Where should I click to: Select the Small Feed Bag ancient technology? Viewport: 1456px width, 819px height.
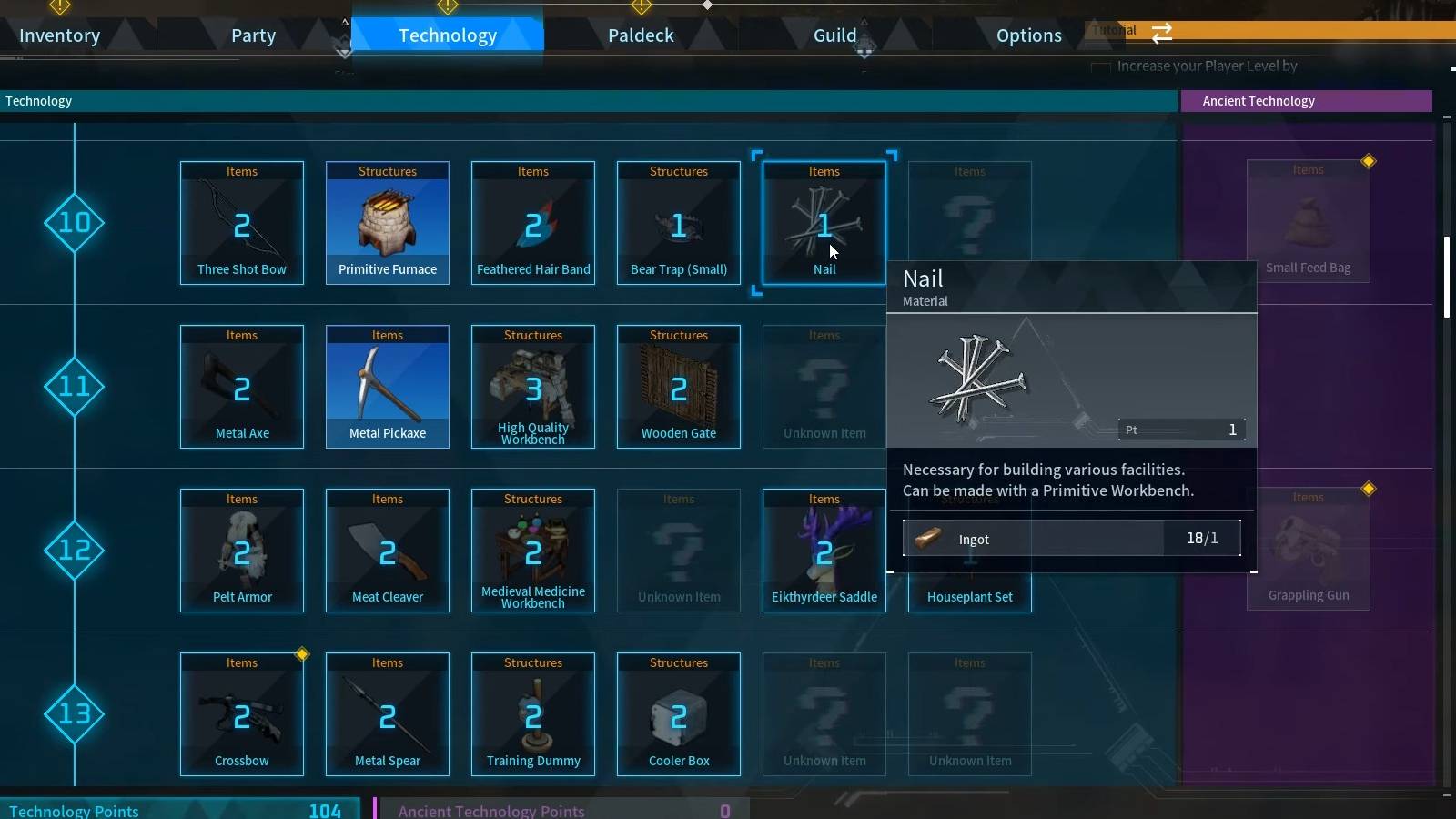point(1309,218)
